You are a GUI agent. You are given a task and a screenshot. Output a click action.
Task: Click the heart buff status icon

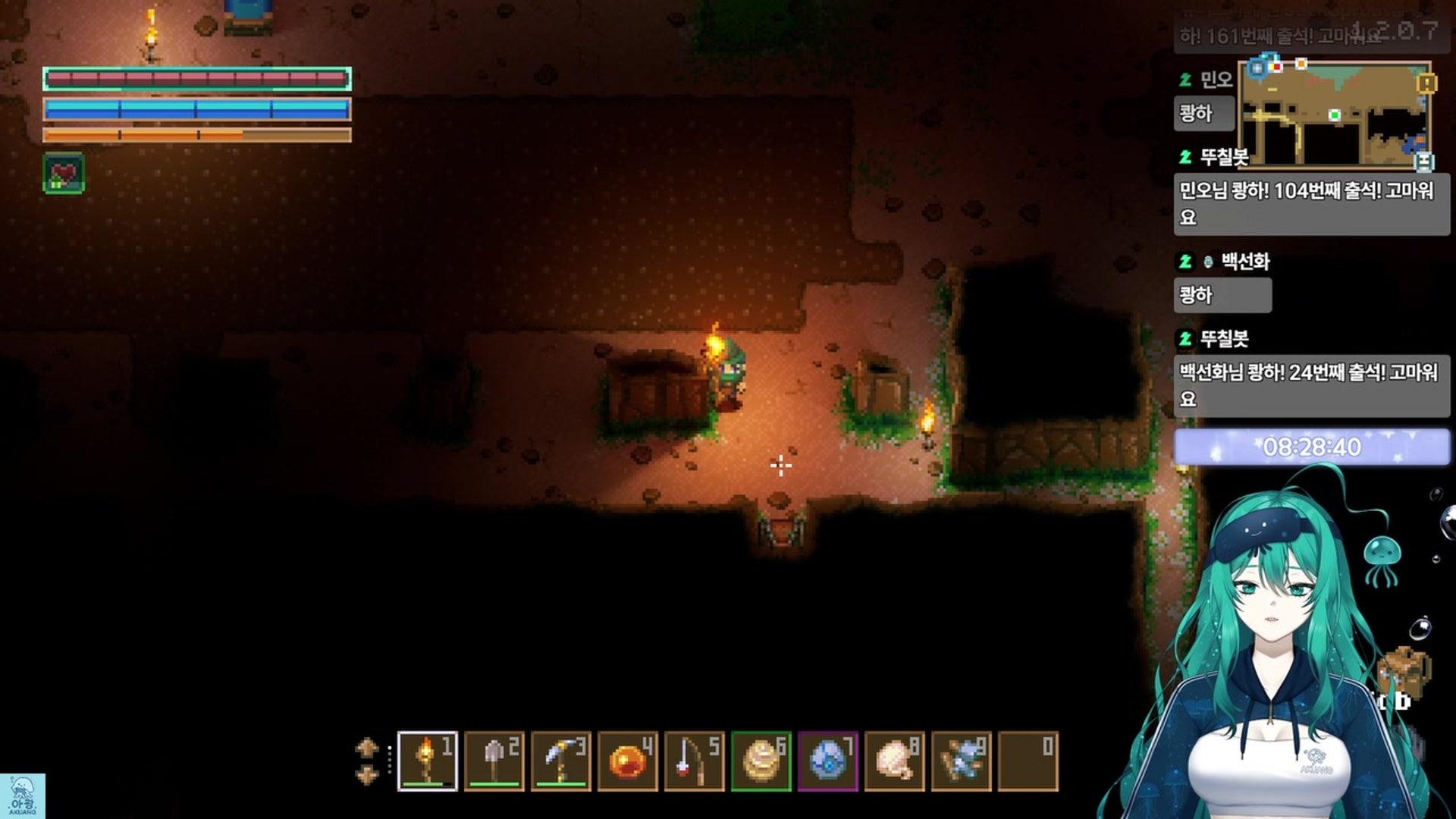[64, 173]
